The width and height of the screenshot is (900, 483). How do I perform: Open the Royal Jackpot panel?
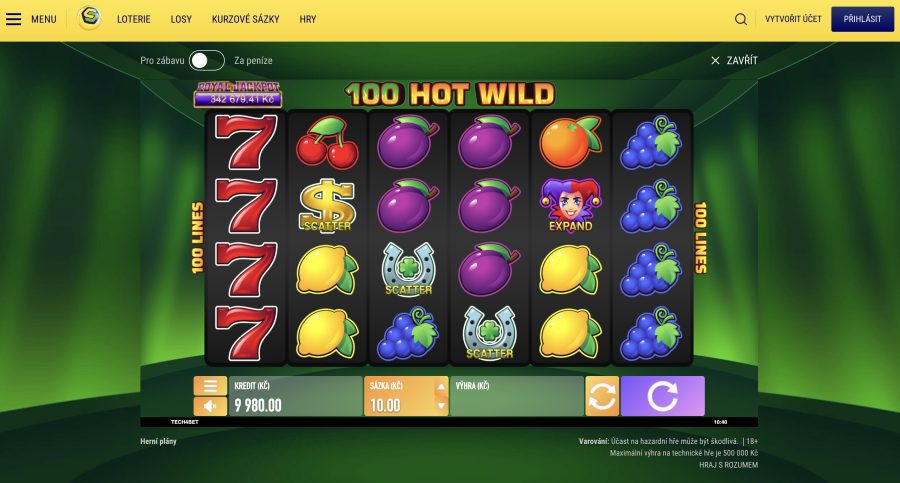pos(238,94)
